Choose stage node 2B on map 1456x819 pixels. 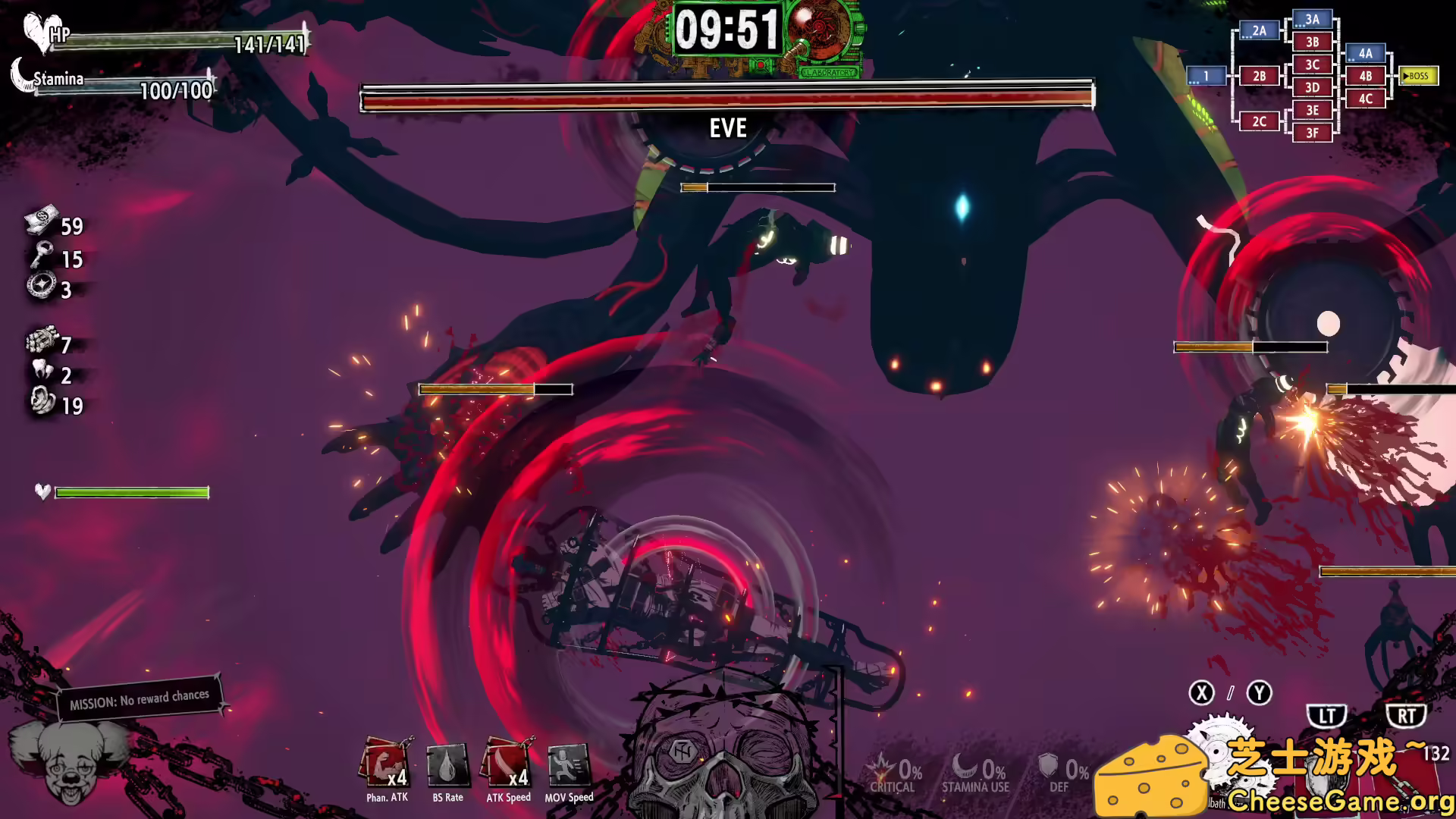pos(1260,76)
